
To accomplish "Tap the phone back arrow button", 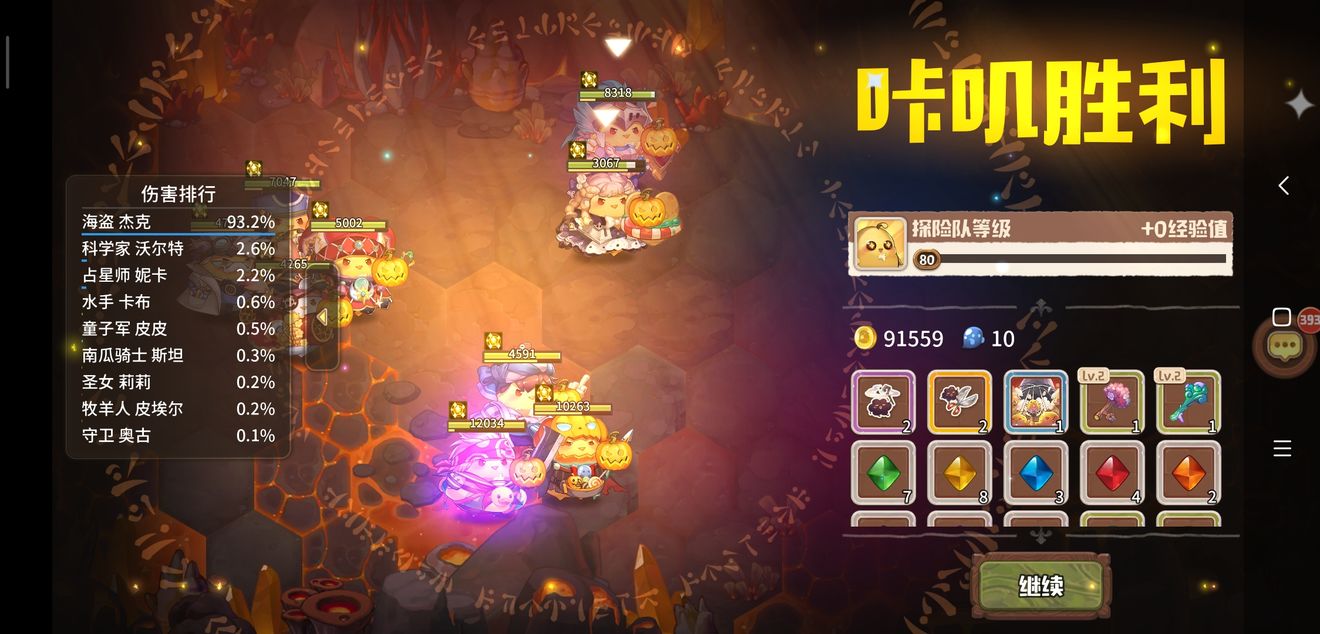I will coord(1283,185).
